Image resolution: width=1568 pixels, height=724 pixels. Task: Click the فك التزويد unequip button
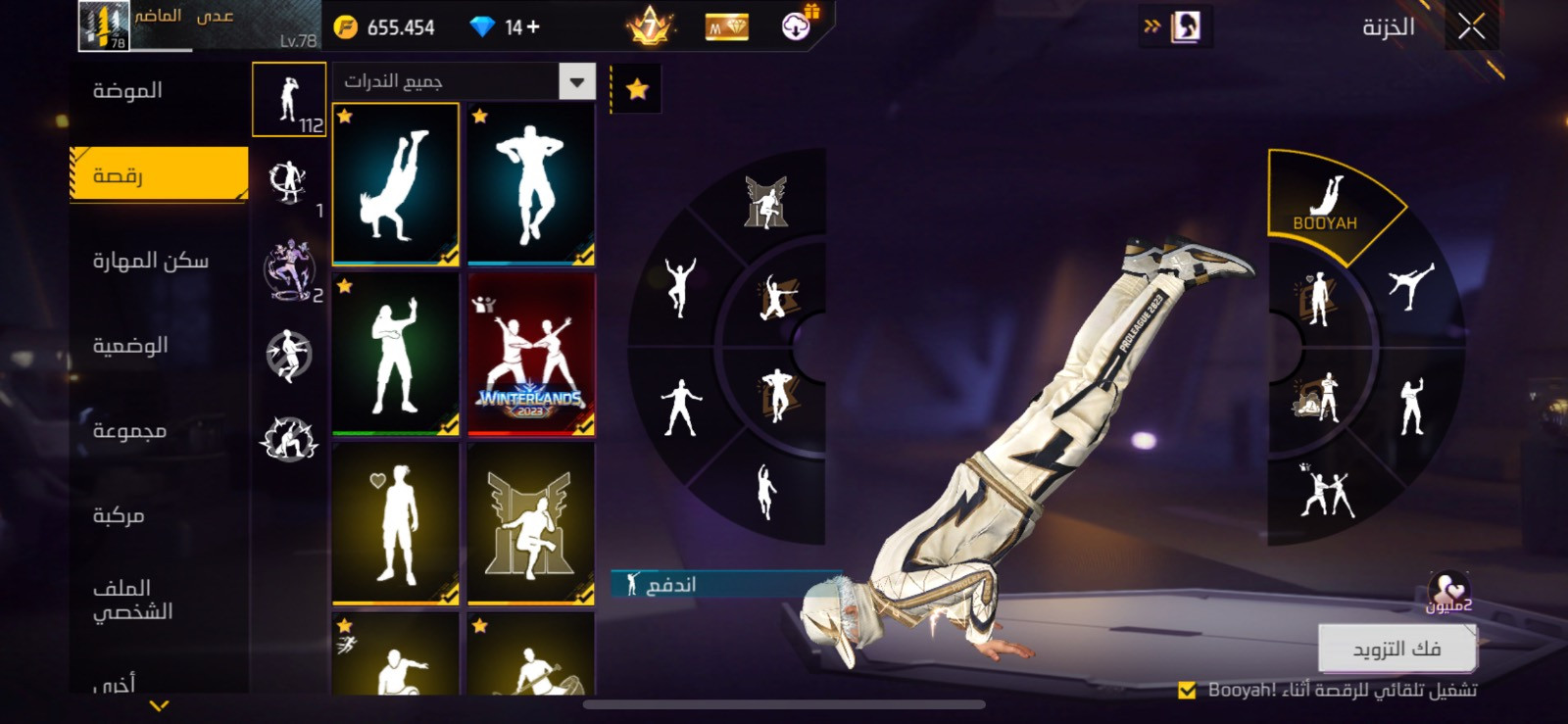pyautogui.click(x=1396, y=649)
